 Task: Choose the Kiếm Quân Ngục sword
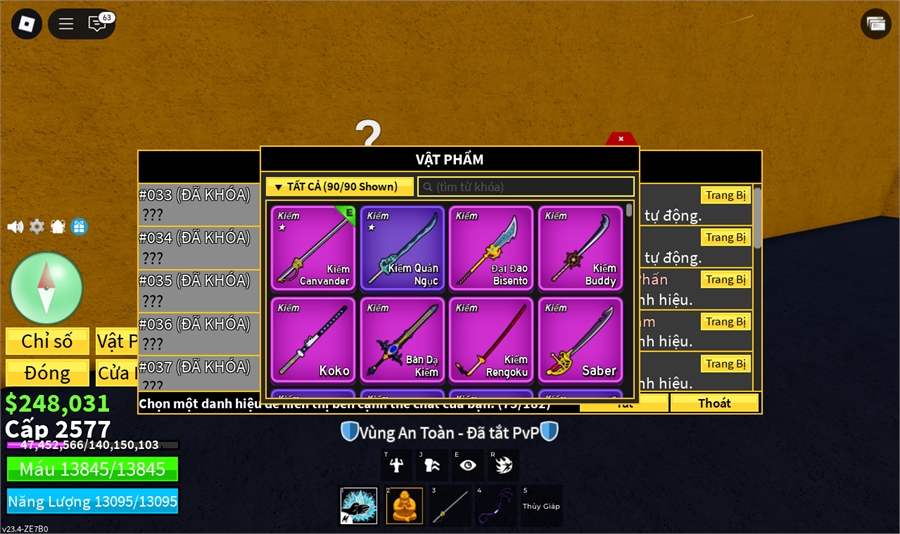[402, 248]
